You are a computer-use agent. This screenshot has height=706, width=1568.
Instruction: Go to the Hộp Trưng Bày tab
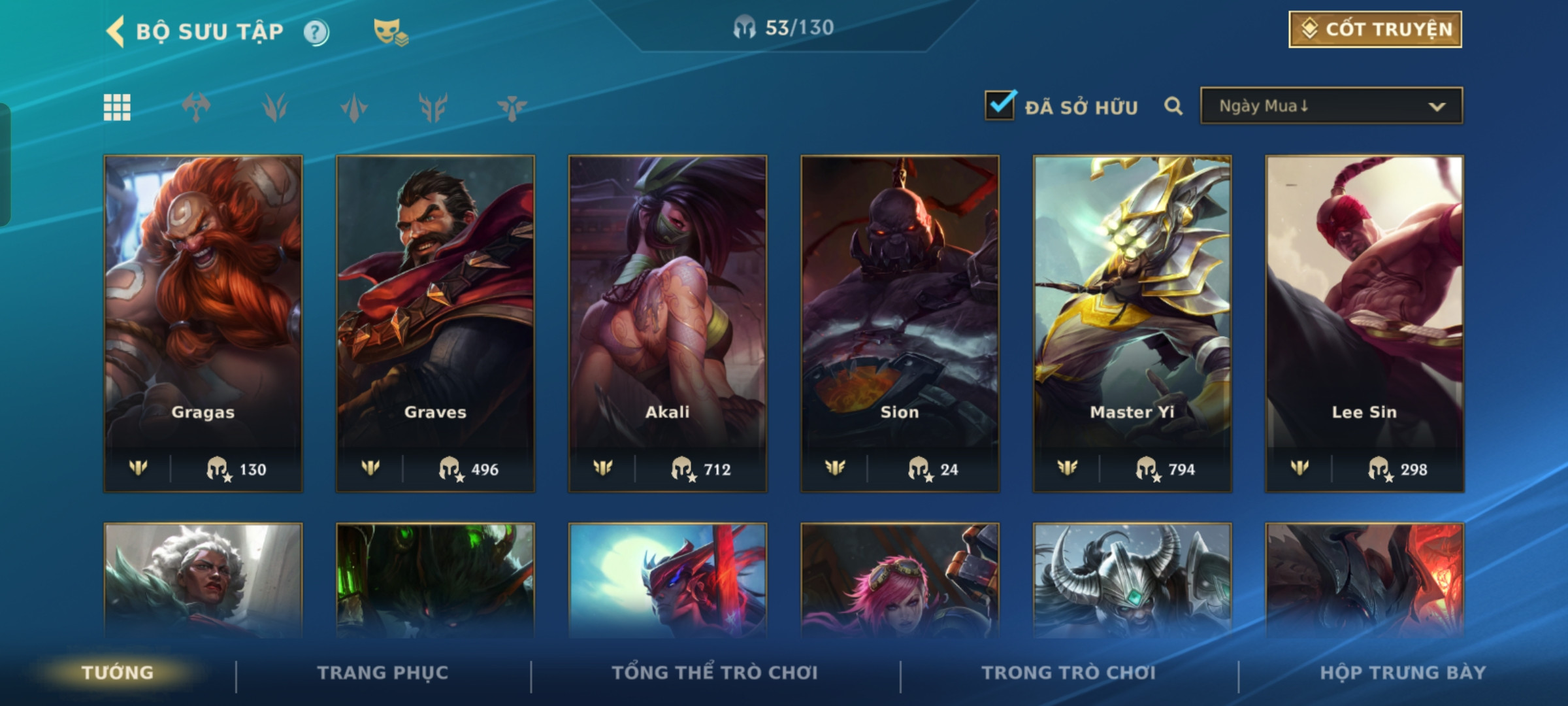click(x=1403, y=673)
